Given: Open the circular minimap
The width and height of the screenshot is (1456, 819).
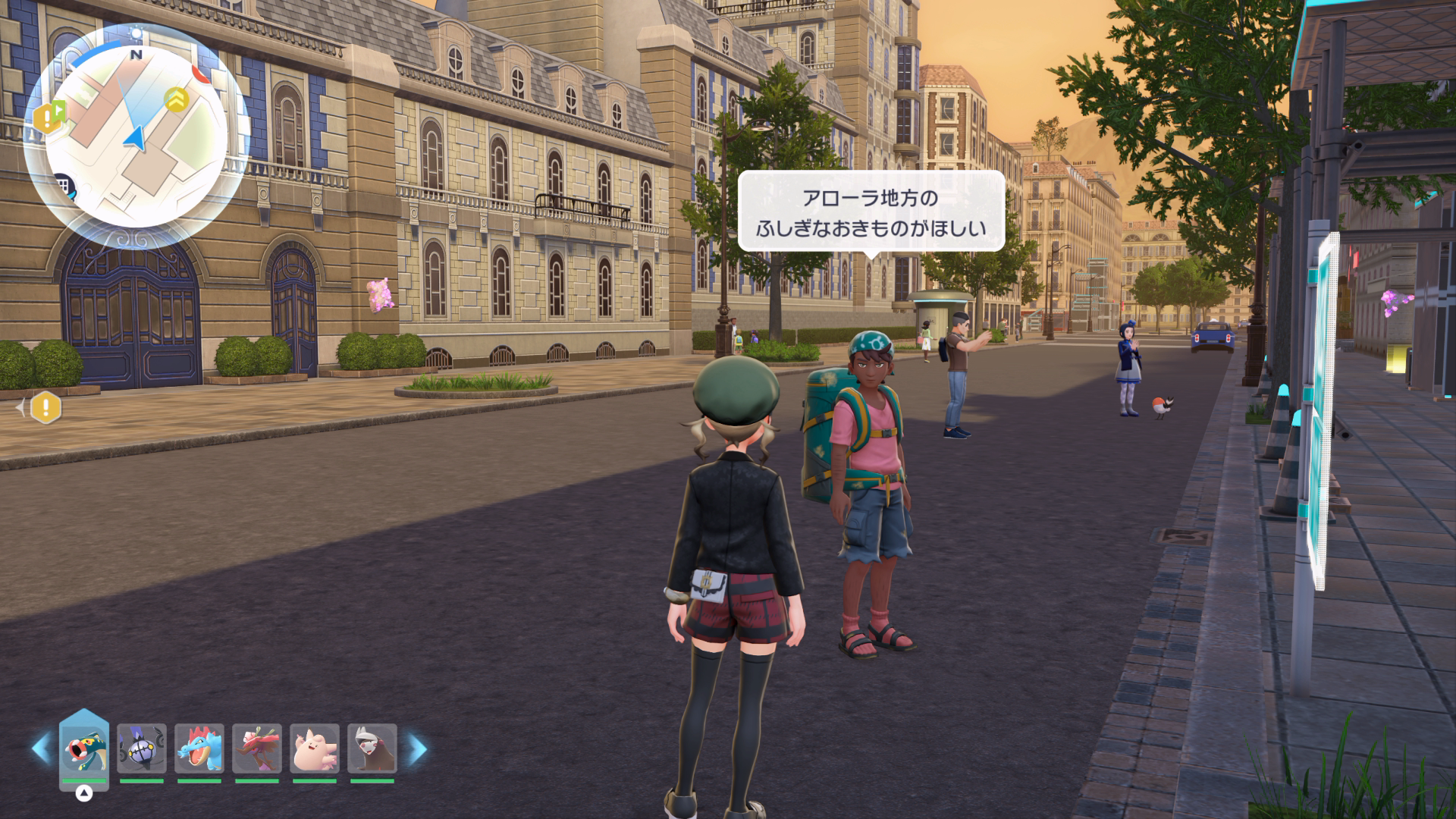Looking at the screenshot, I should (x=136, y=135).
